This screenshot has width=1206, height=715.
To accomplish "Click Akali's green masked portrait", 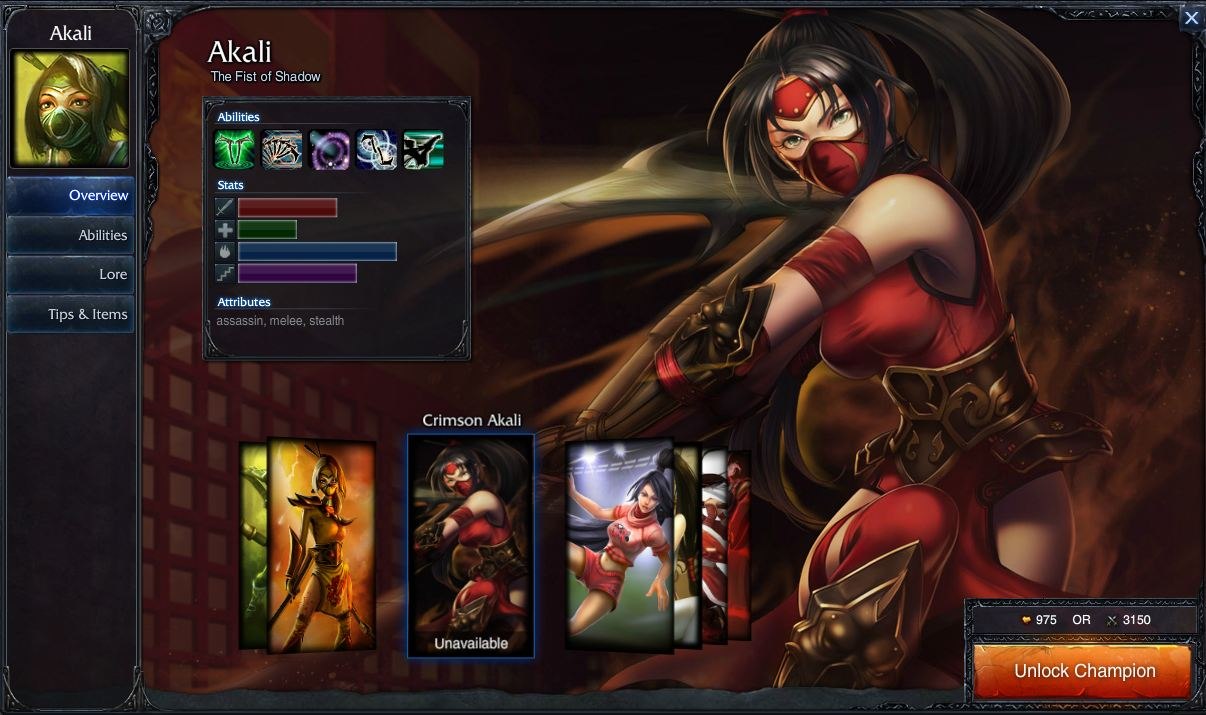I will (x=70, y=109).
